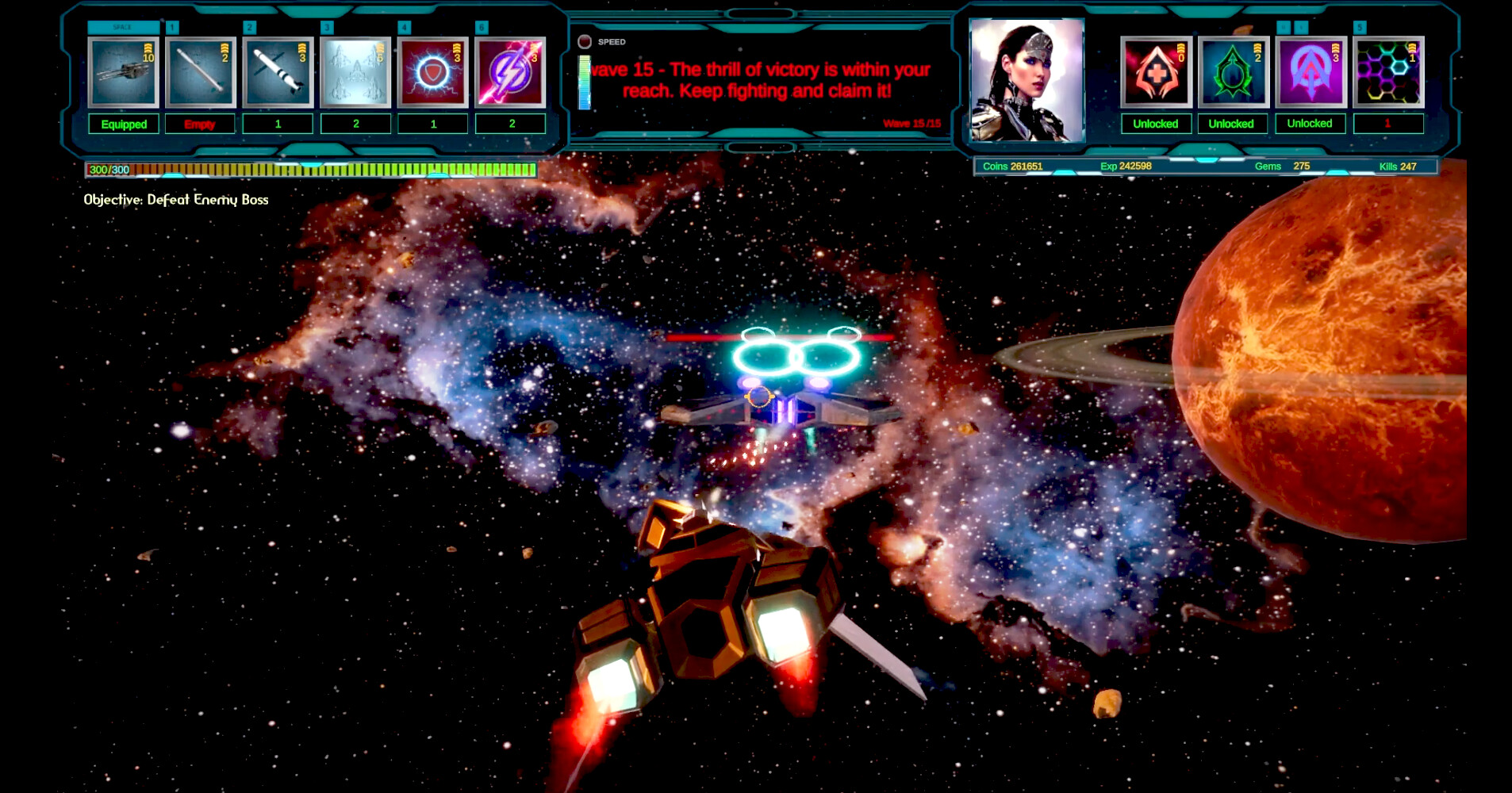
Task: Activate the shield ability in slot 4
Action: [x=433, y=73]
